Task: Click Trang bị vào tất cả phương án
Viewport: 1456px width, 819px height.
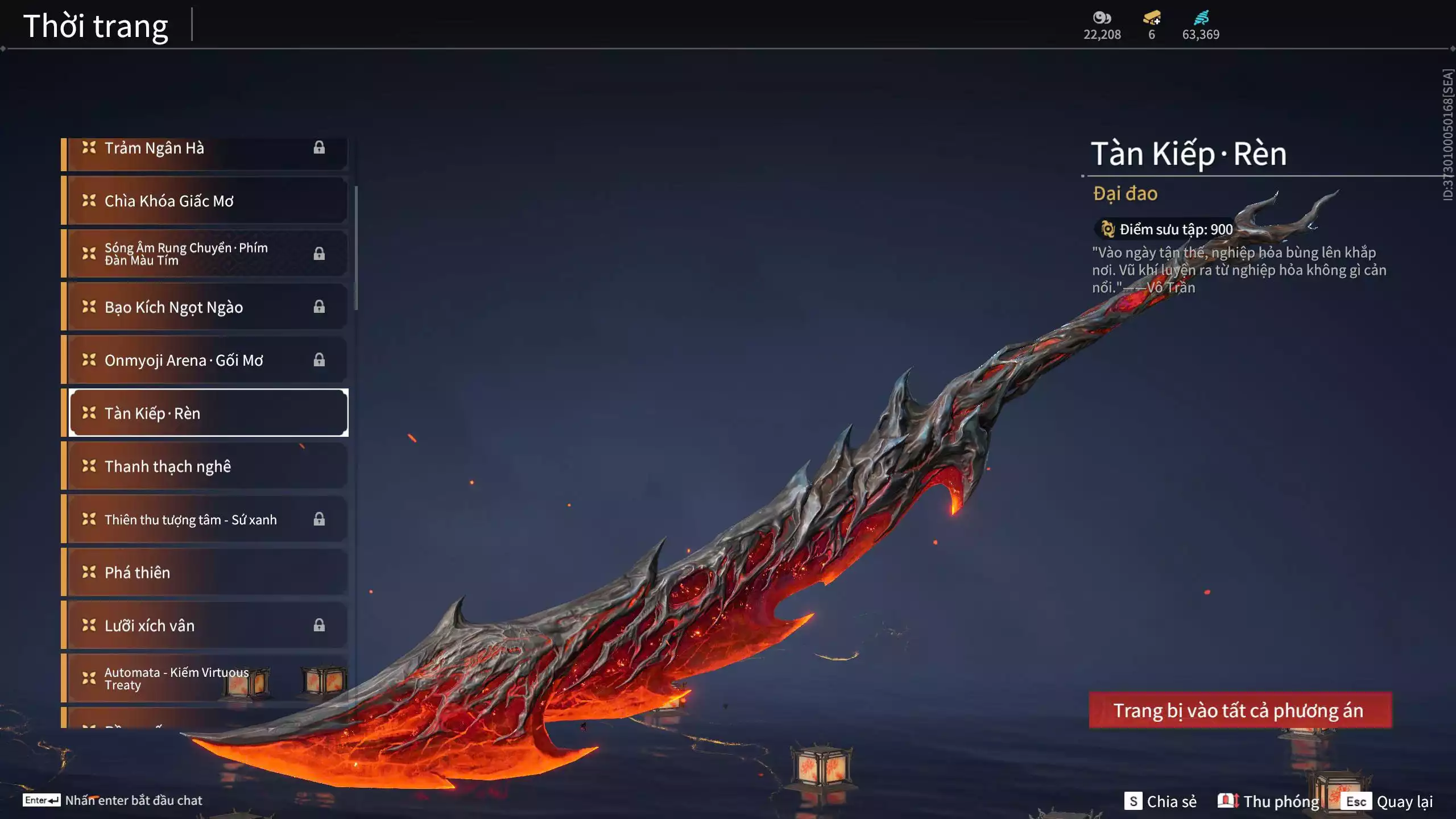Action: [x=1240, y=710]
